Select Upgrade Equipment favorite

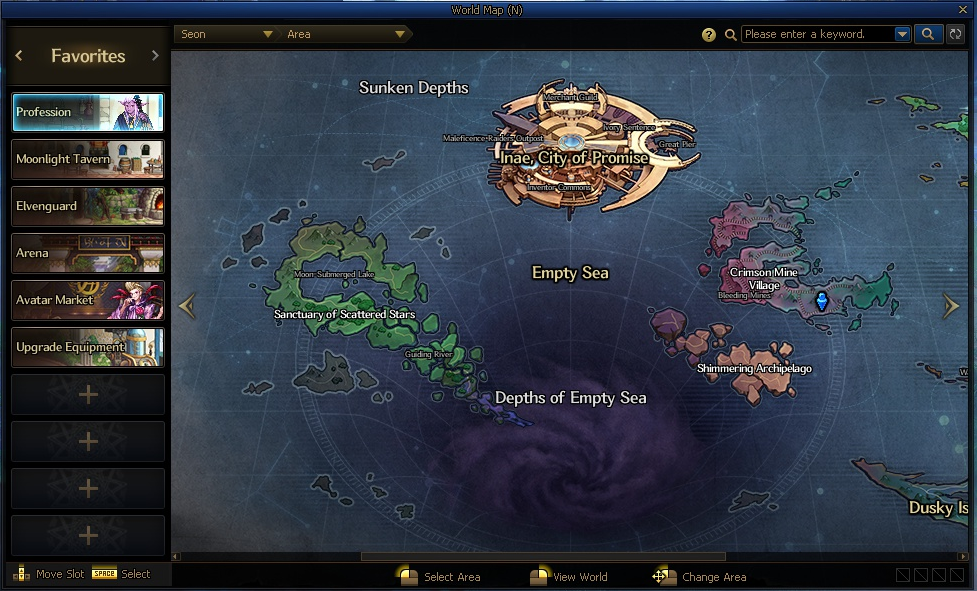pyautogui.click(x=88, y=347)
